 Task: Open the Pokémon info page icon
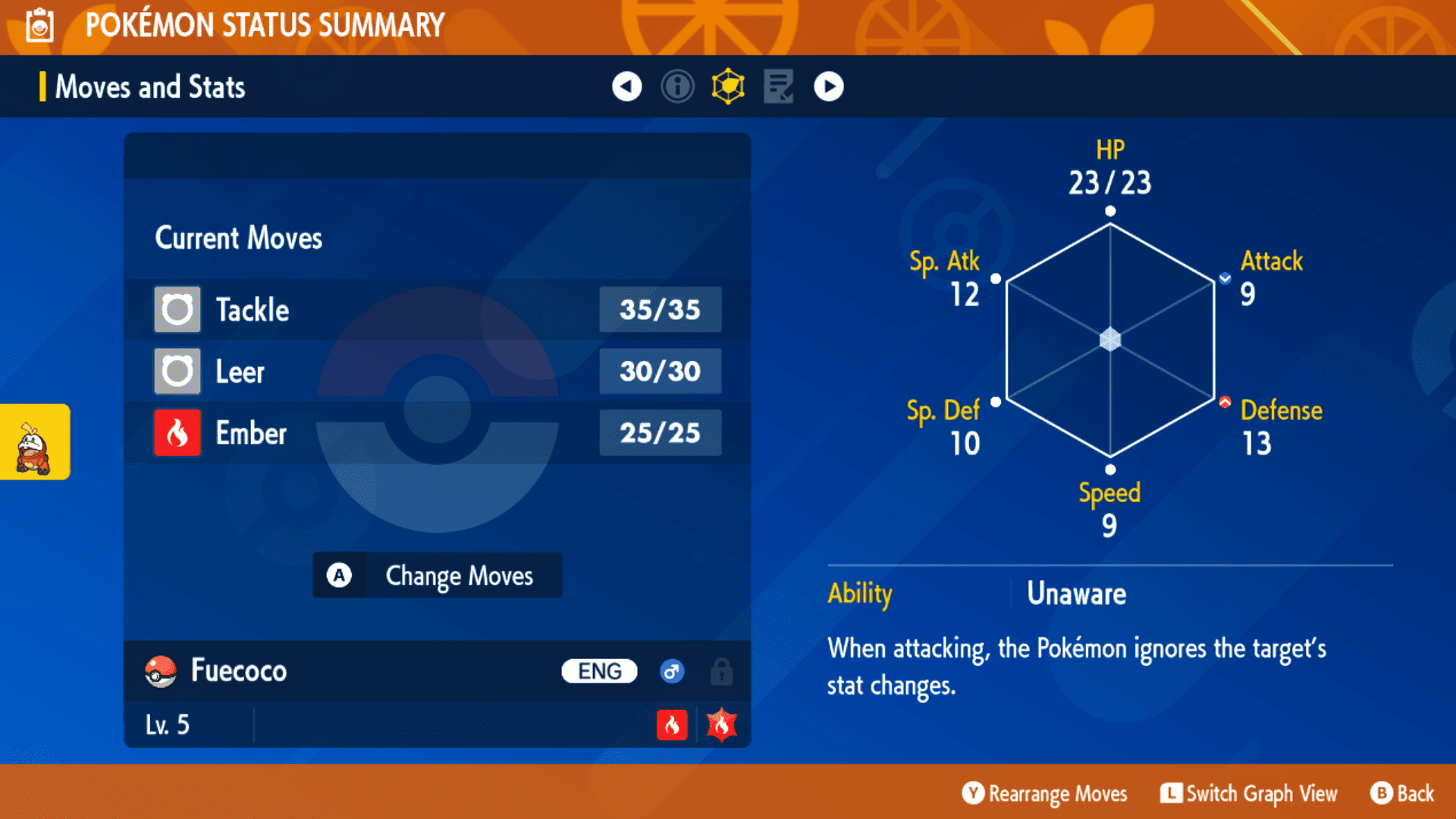[x=677, y=86]
